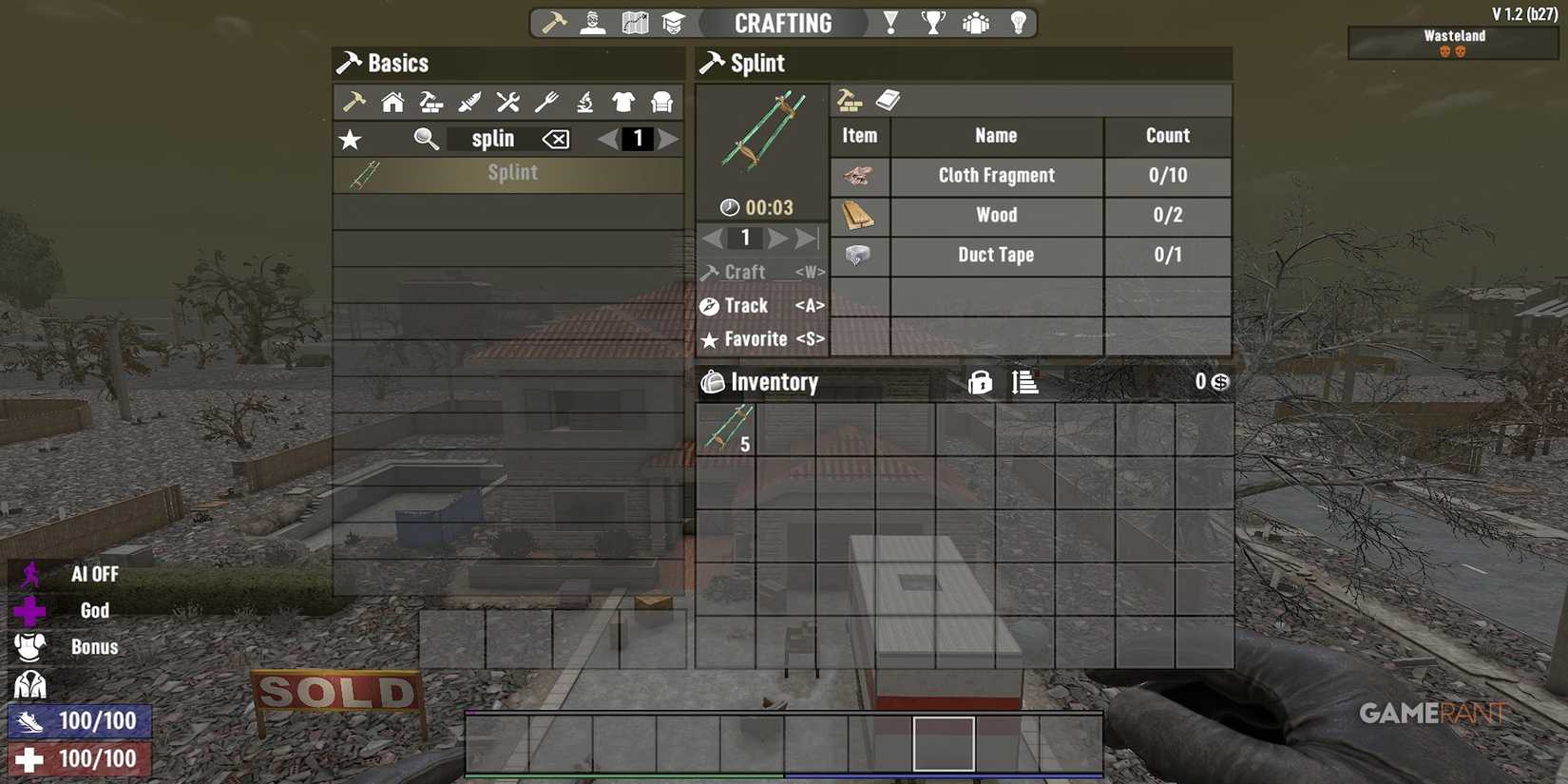Increase craft quantity with right arrow
This screenshot has width=1568, height=784.
click(x=776, y=238)
